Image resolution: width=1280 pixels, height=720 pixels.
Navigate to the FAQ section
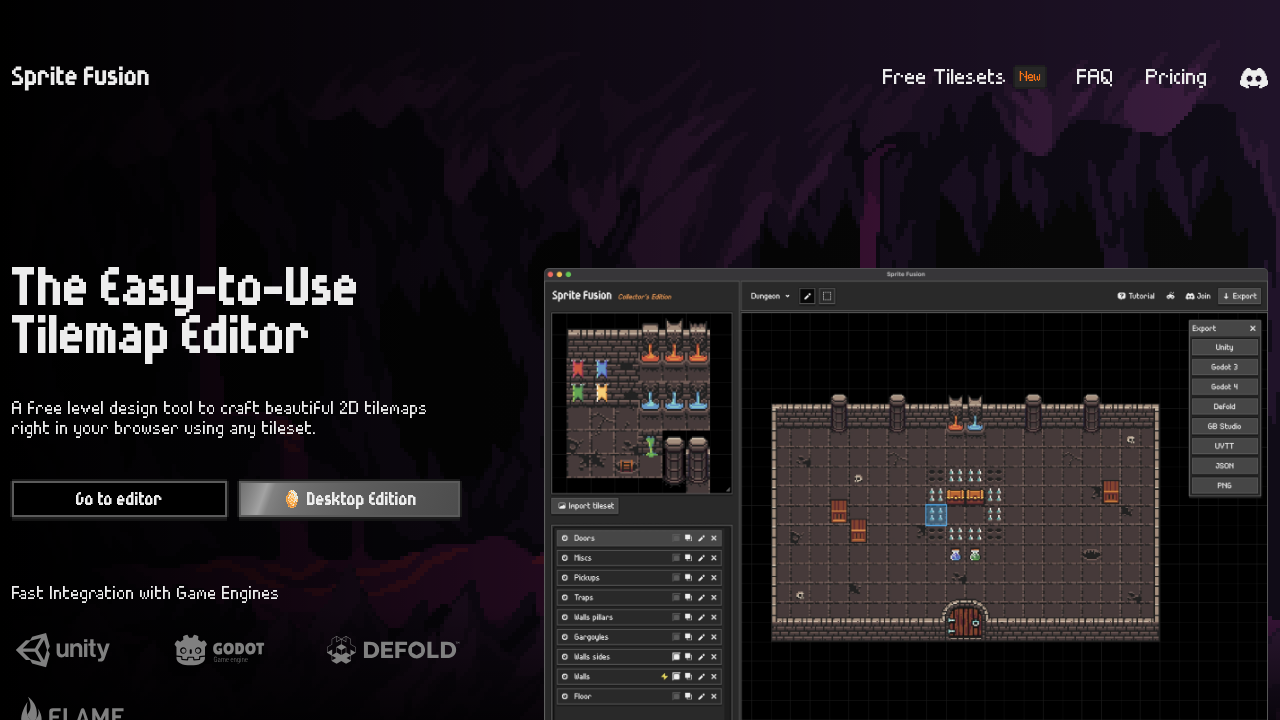[x=1094, y=77]
